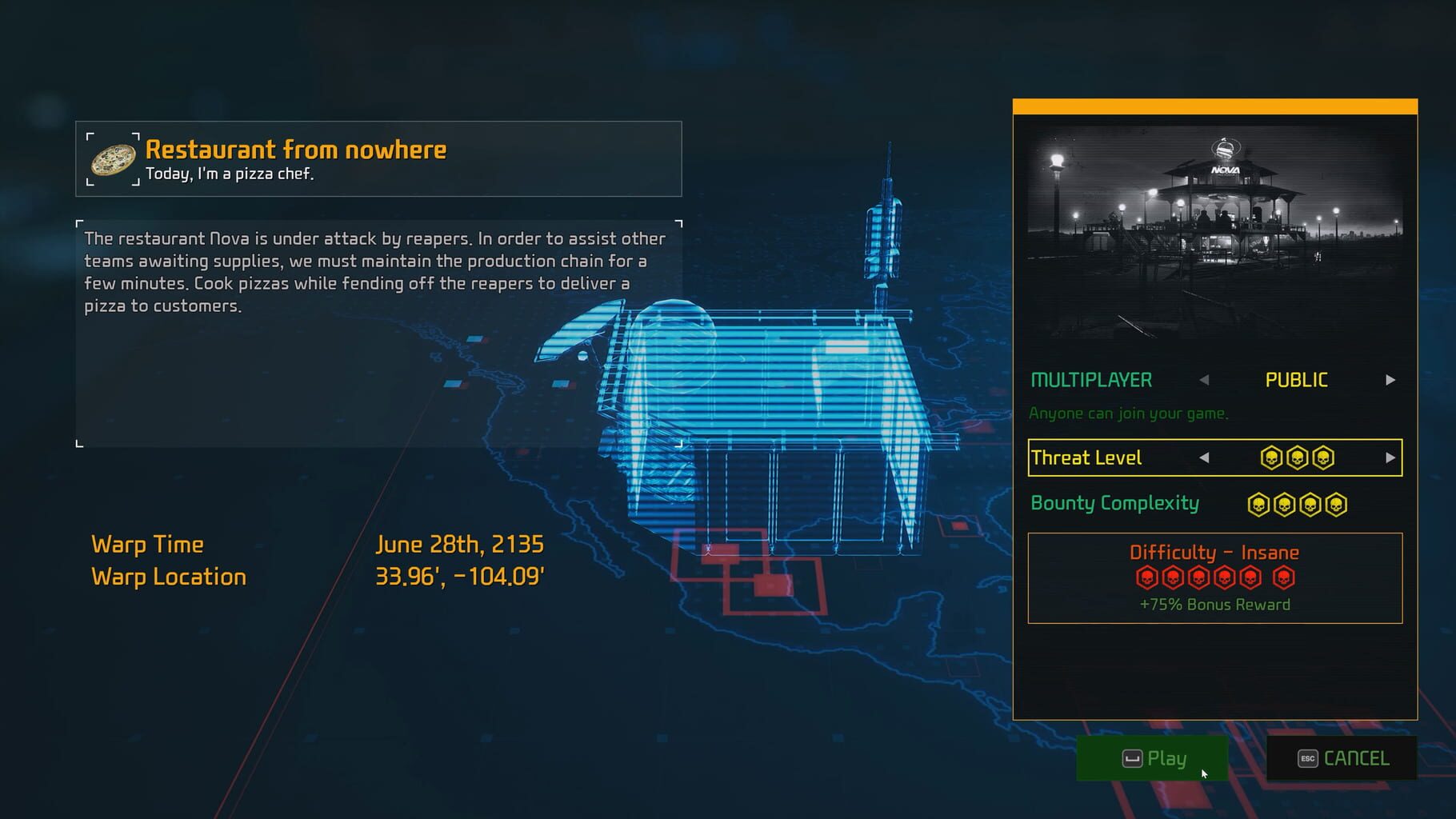1456x819 pixels.
Task: Click the last Bounty Complexity skull icon
Action: (1338, 504)
